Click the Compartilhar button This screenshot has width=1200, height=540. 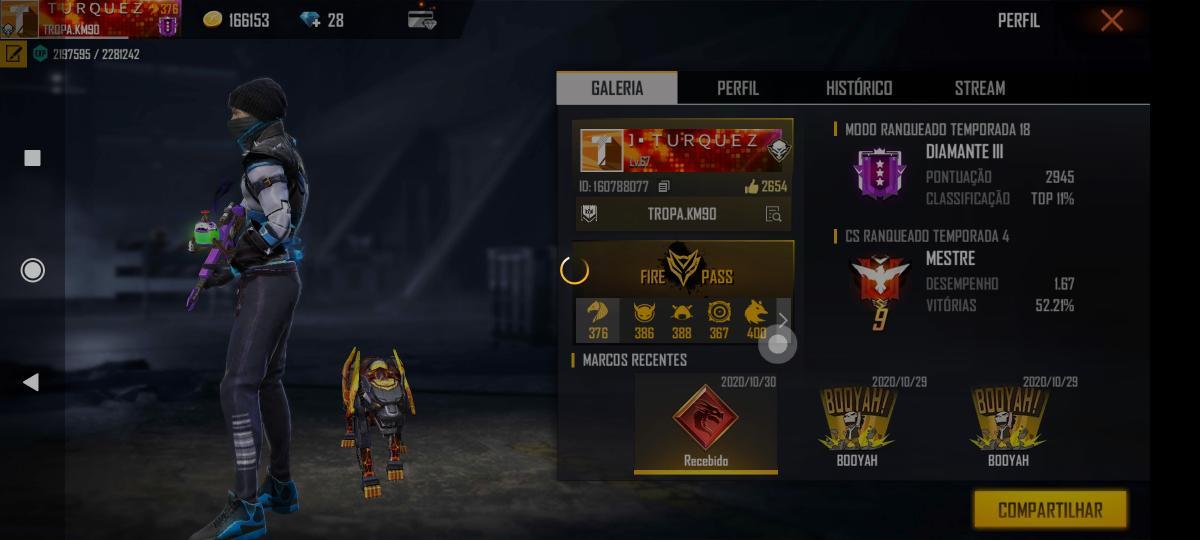tap(1050, 510)
